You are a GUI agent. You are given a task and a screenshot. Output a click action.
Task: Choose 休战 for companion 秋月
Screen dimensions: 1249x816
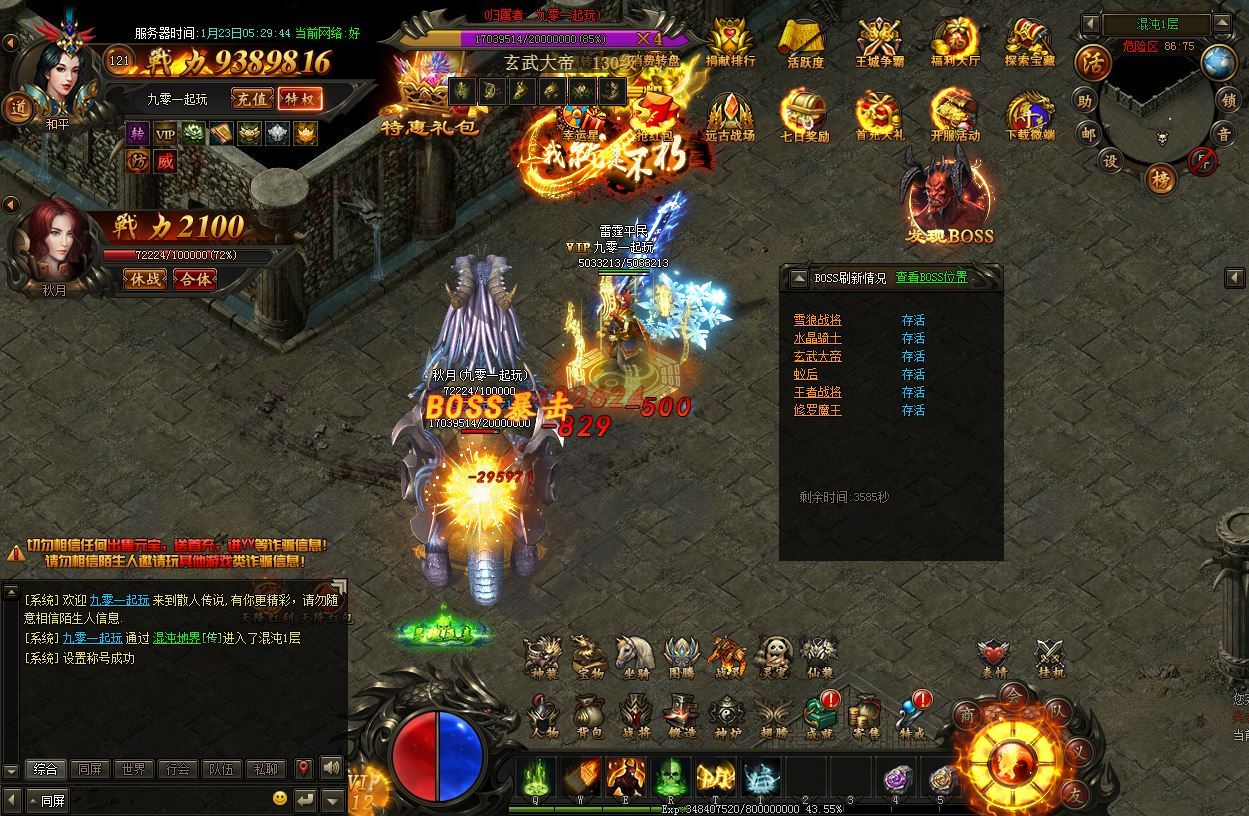(x=144, y=279)
